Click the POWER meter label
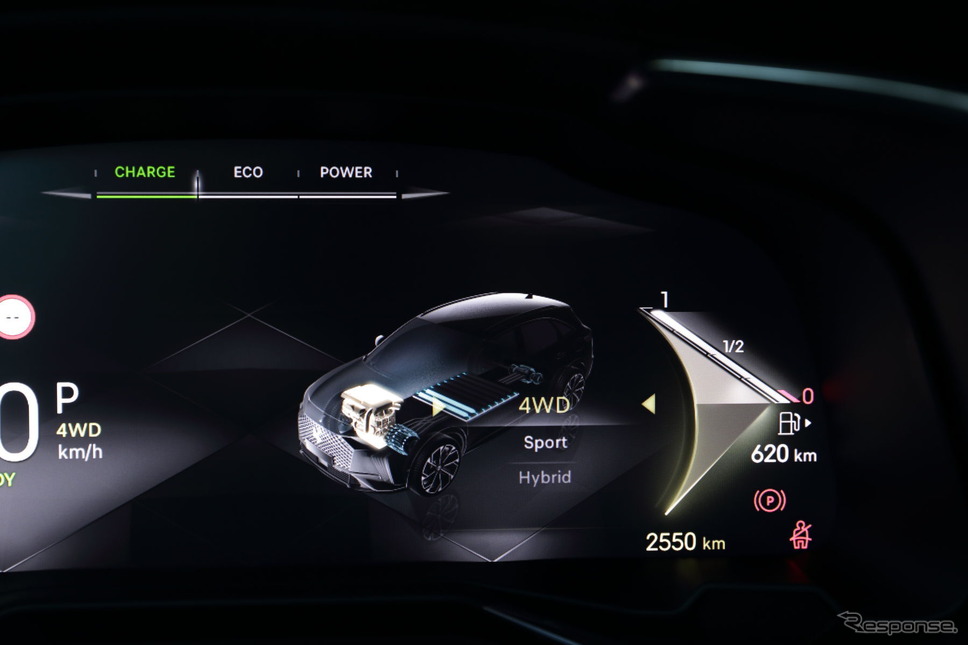The height and width of the screenshot is (645, 968). coord(346,172)
